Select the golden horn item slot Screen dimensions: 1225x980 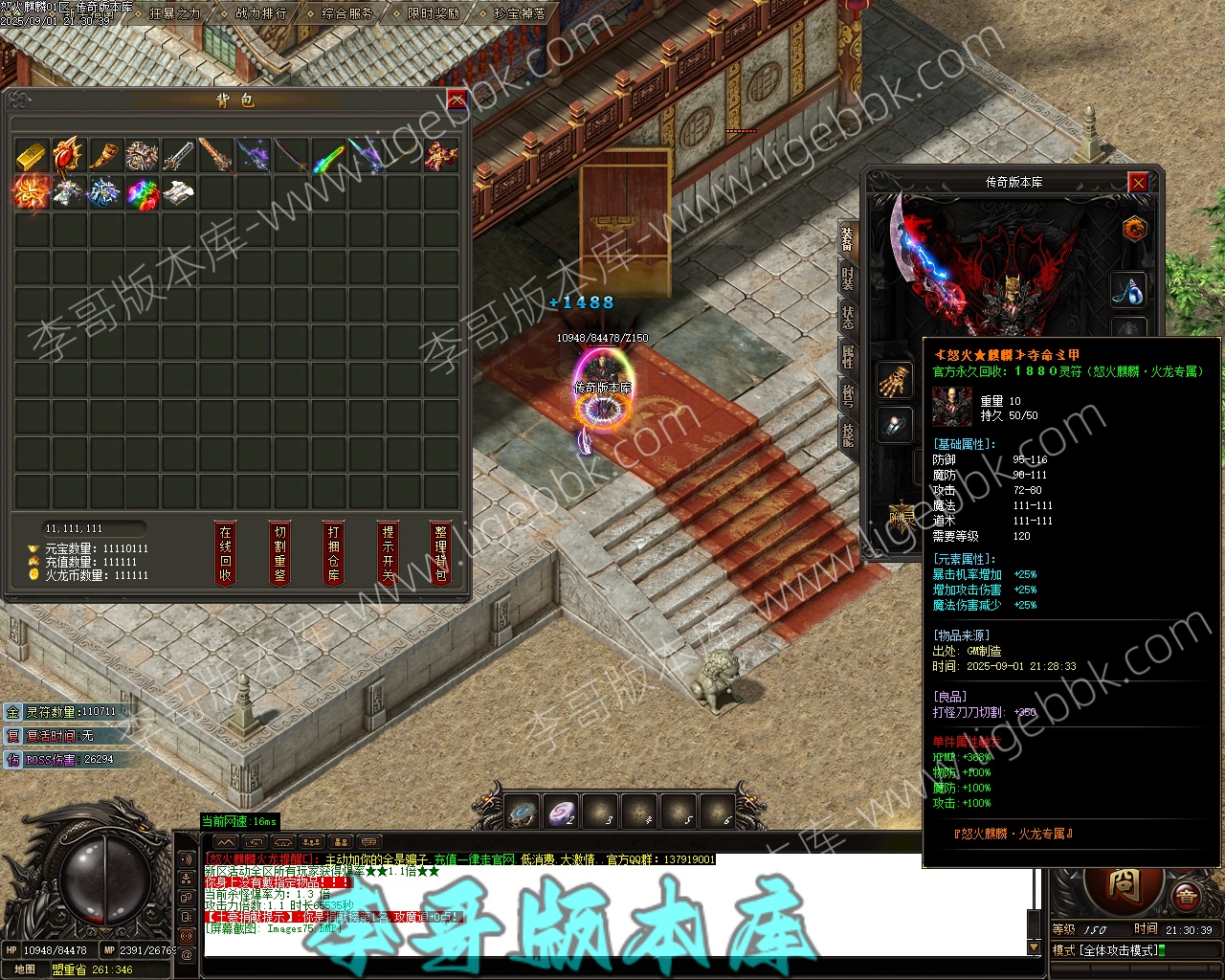tap(105, 156)
